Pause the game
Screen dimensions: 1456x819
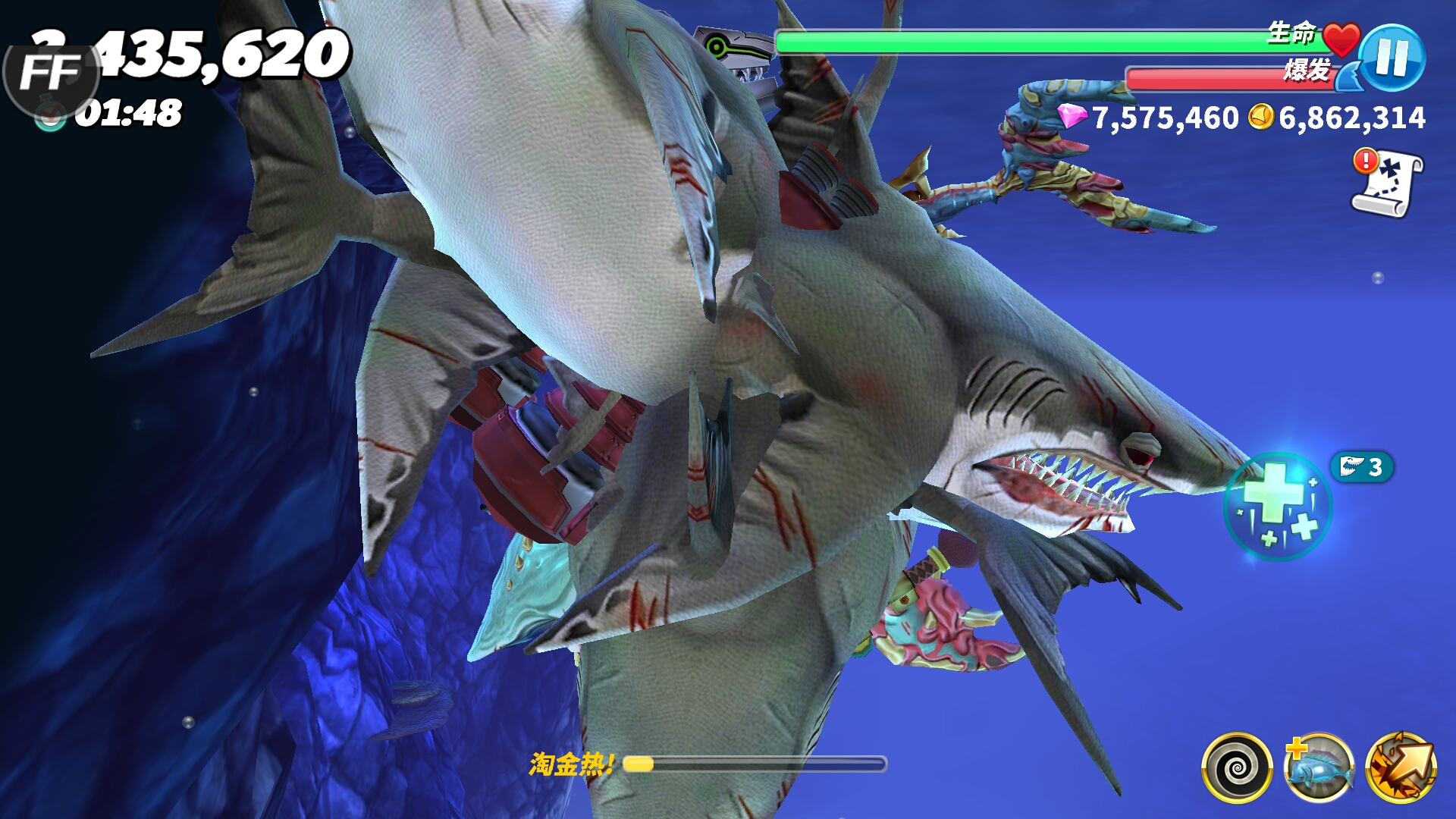[x=1392, y=58]
